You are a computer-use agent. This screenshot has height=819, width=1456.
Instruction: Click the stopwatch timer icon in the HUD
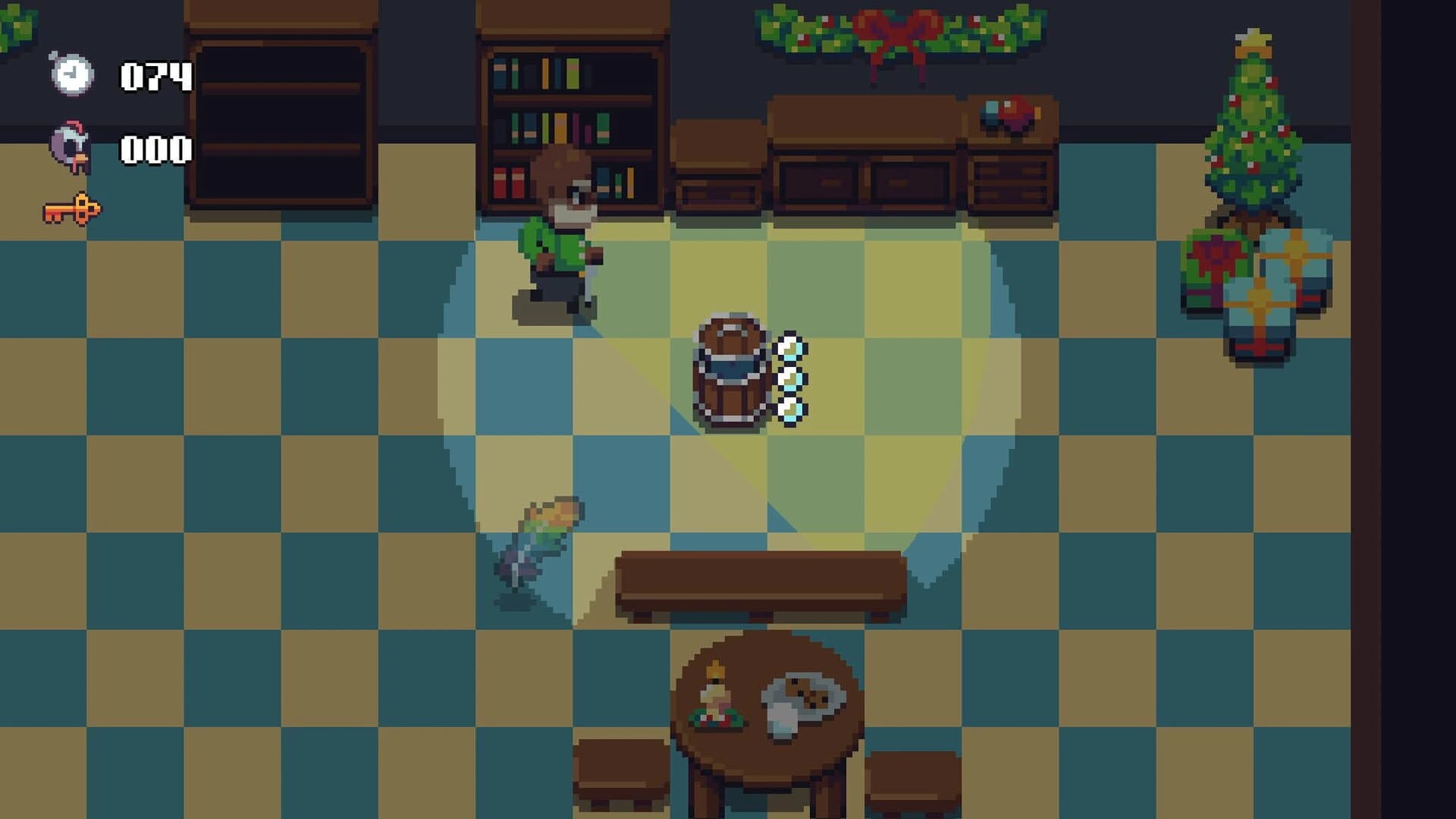pyautogui.click(x=72, y=76)
